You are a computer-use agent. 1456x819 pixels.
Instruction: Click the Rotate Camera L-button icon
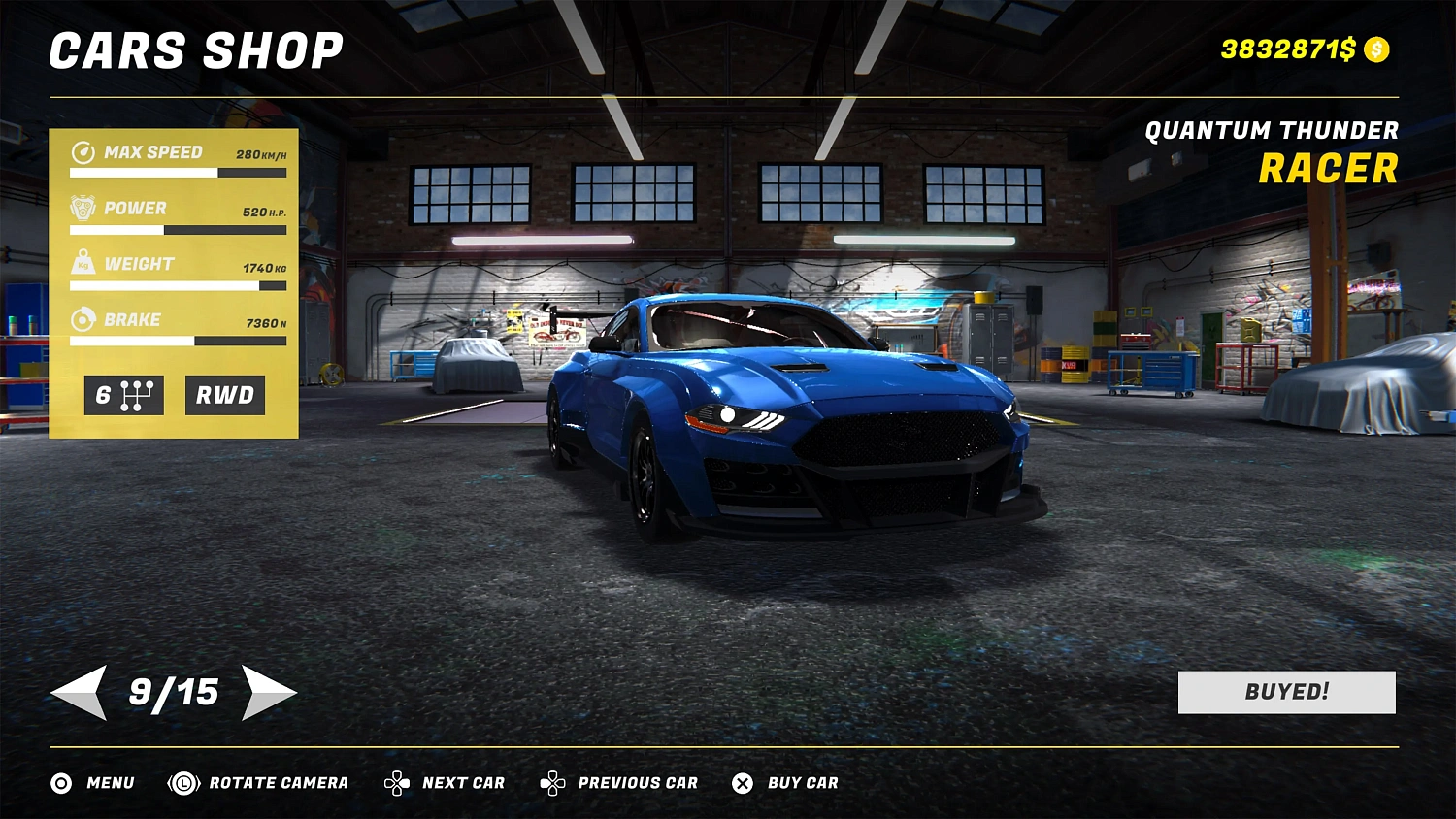point(182,783)
